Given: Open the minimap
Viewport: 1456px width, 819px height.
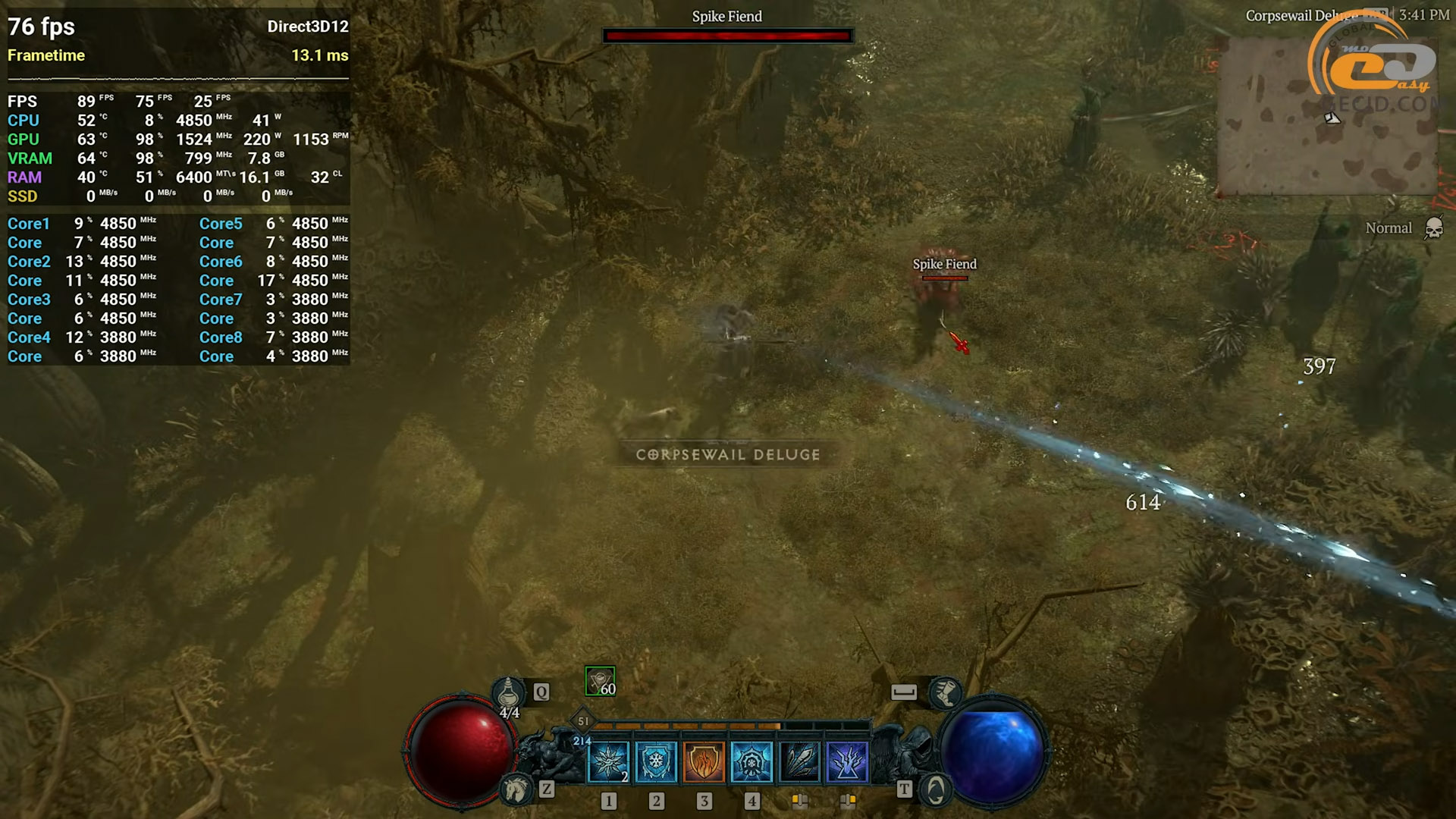Looking at the screenshot, I should coord(1327,118).
